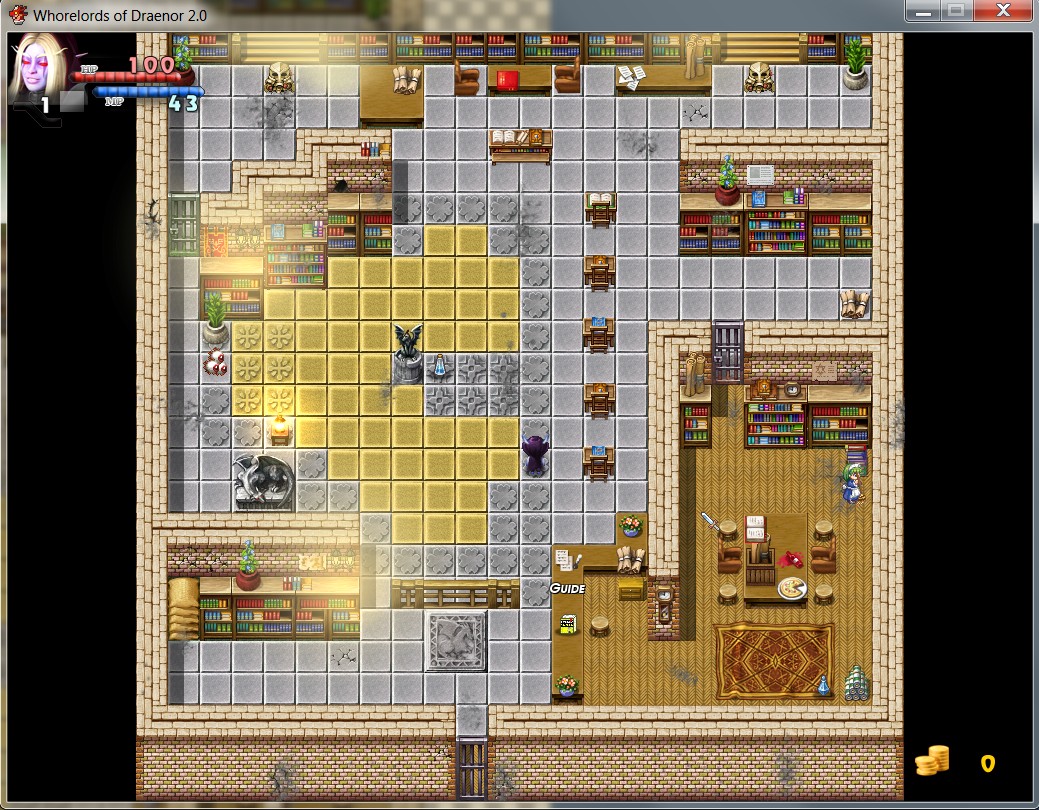Minimize the game window
Screen dimensions: 1039x810
(923, 11)
